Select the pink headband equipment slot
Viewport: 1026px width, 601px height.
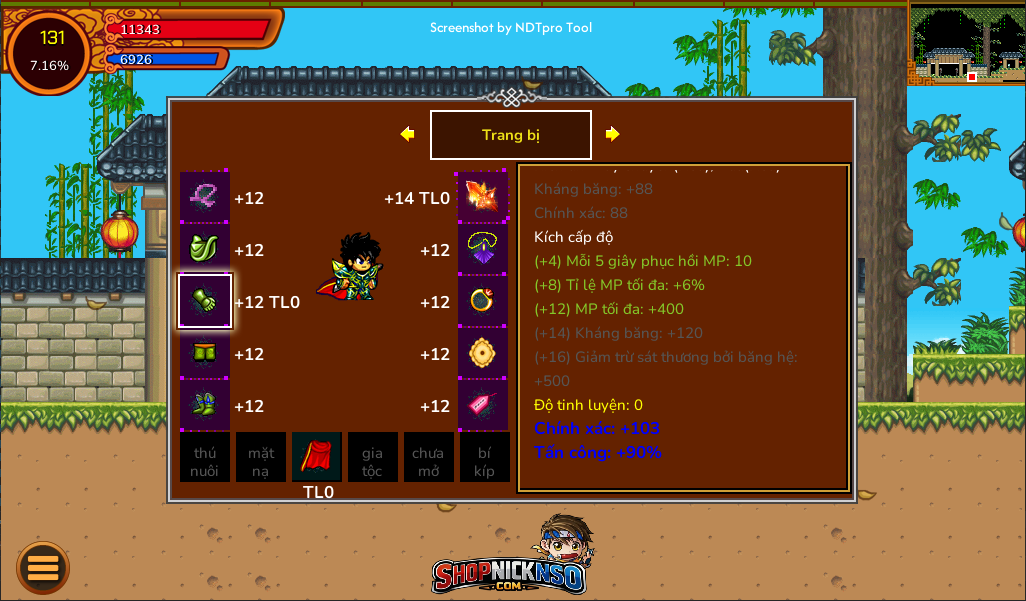pos(205,197)
